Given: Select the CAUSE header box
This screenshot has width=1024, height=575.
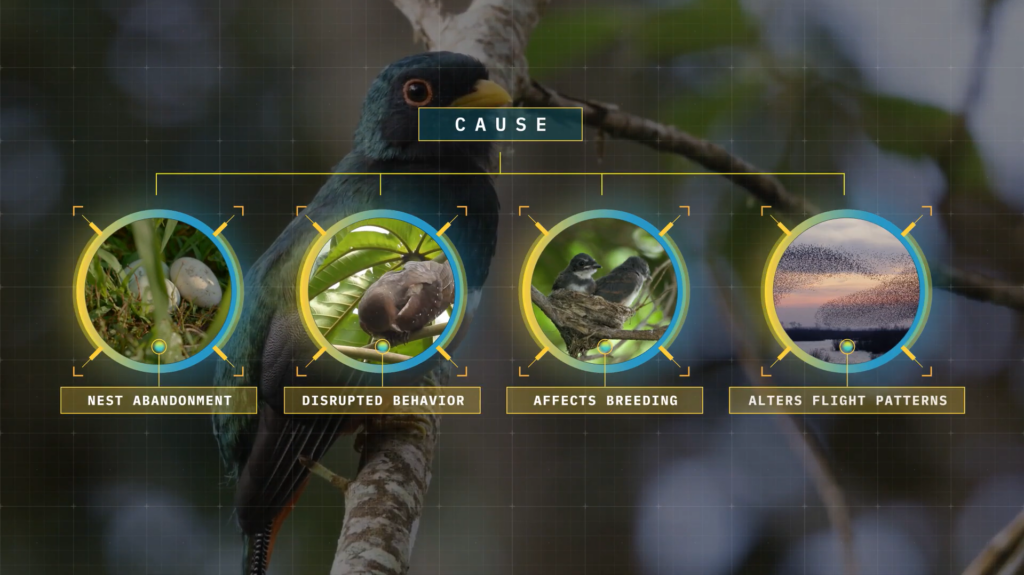Looking at the screenshot, I should tap(500, 125).
